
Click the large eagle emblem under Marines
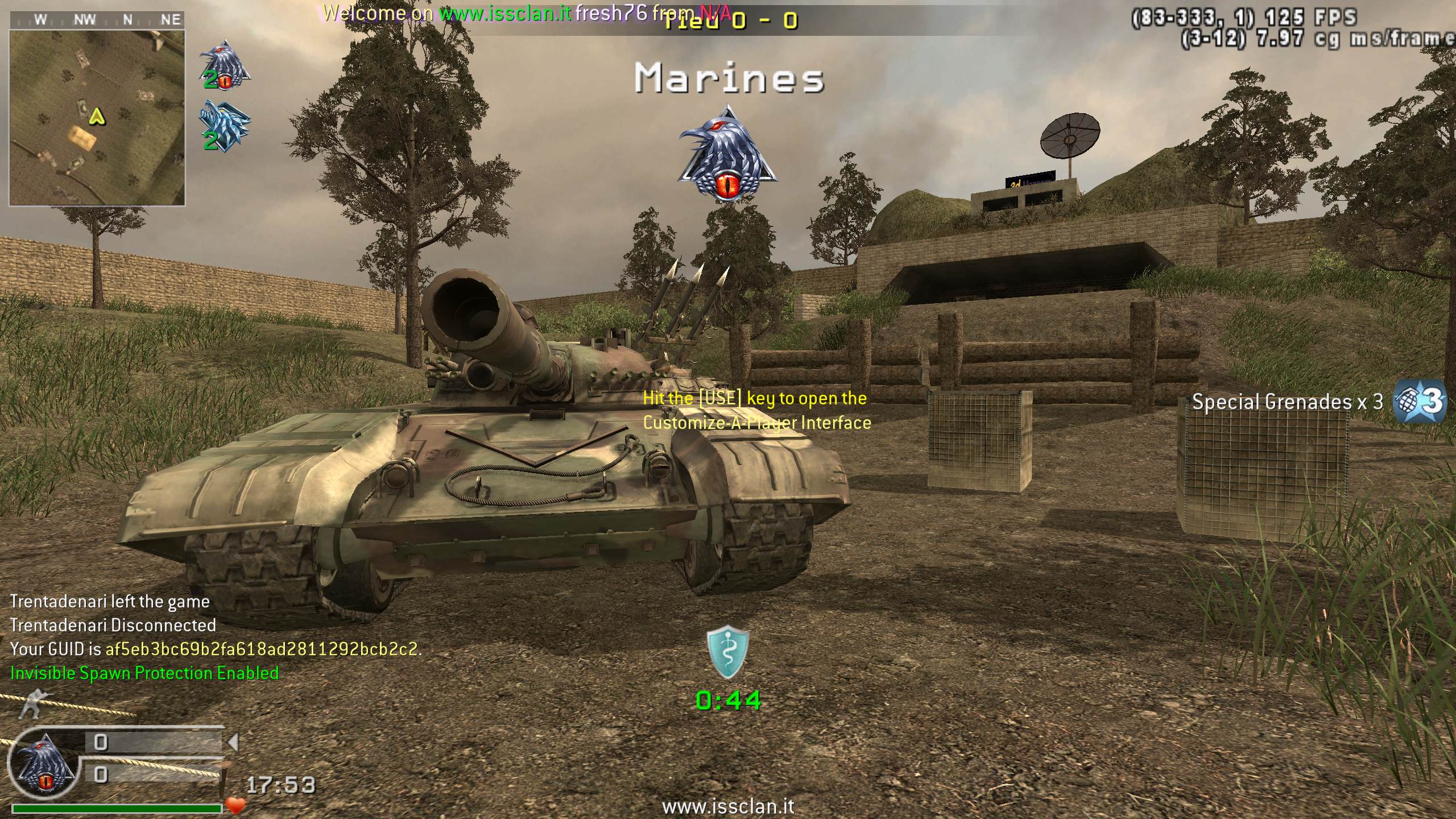[727, 154]
